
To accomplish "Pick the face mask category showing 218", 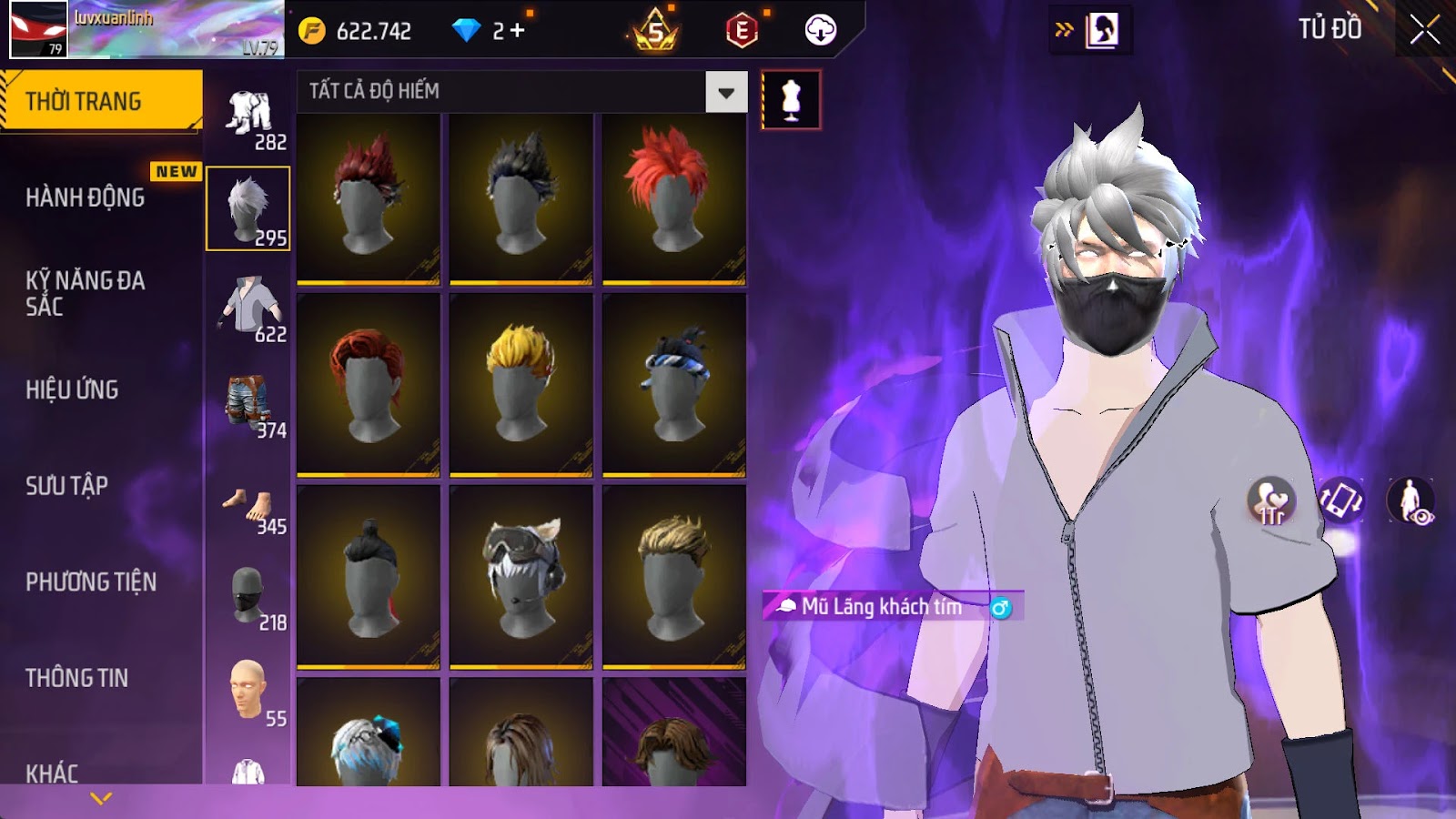I will coord(248,599).
